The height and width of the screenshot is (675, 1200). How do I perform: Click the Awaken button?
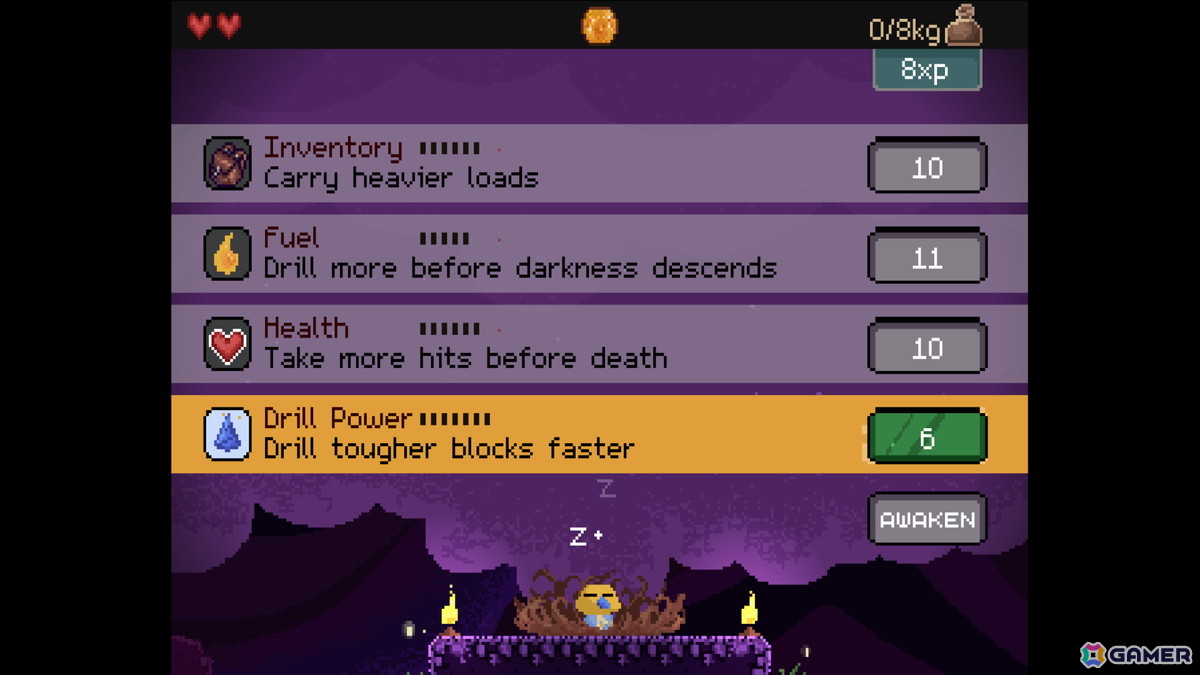(927, 519)
